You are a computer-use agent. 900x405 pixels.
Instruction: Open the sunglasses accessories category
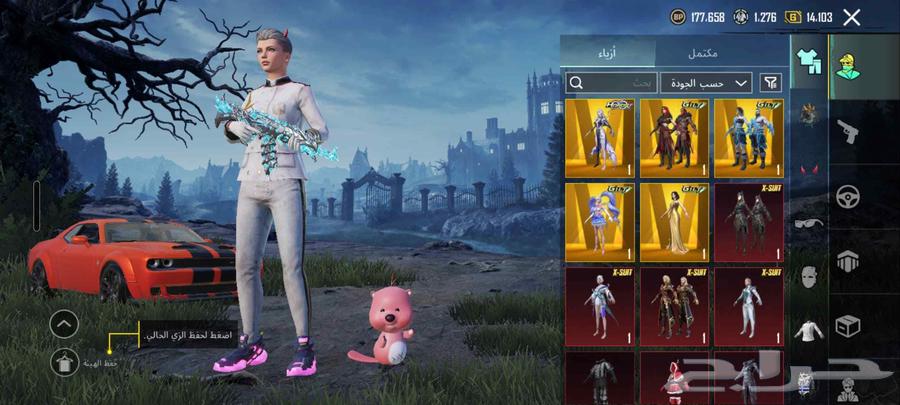[x=808, y=223]
